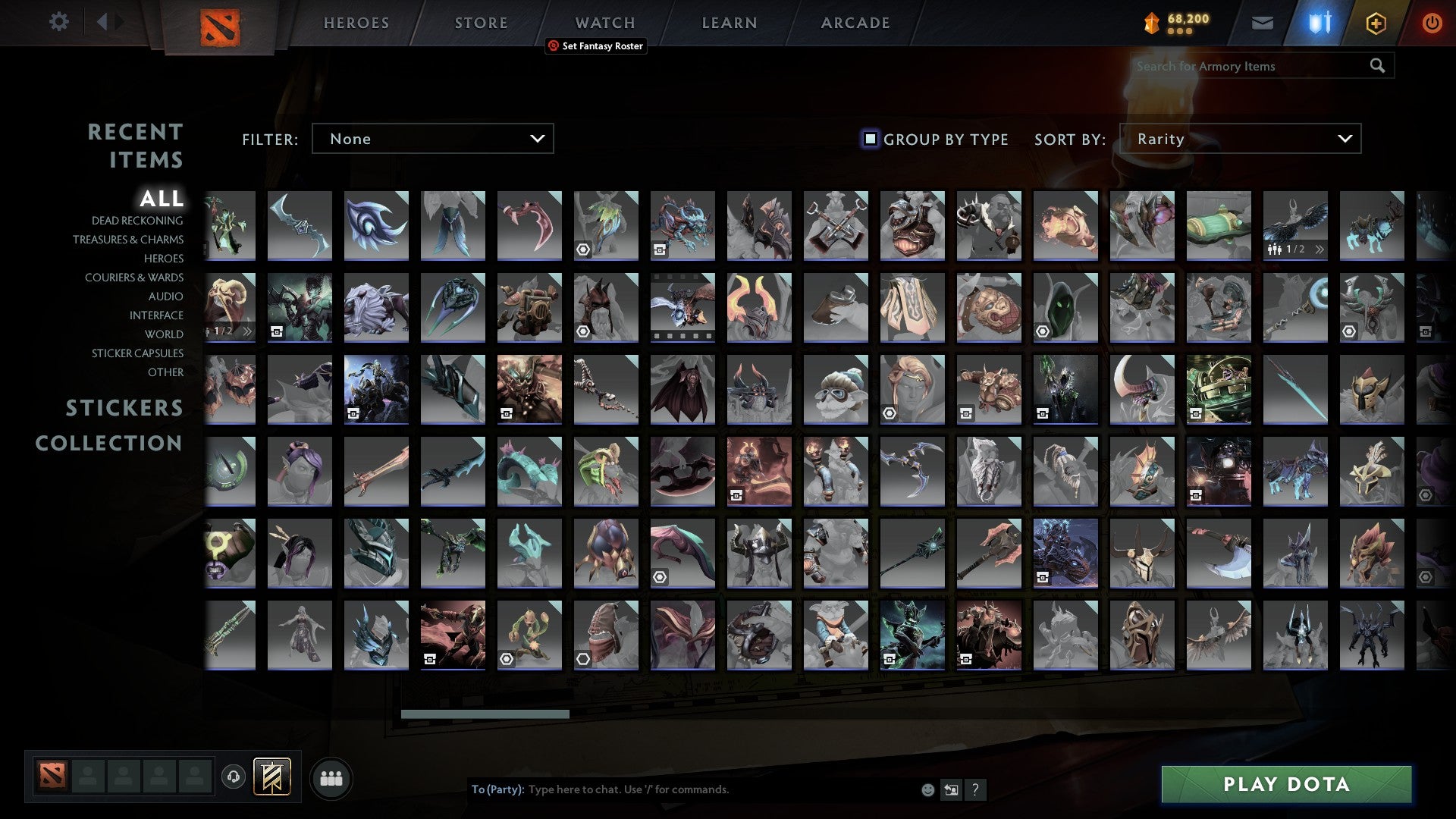Toggle the GROUP BY TYPE checkbox
1456x819 pixels.
click(x=869, y=139)
